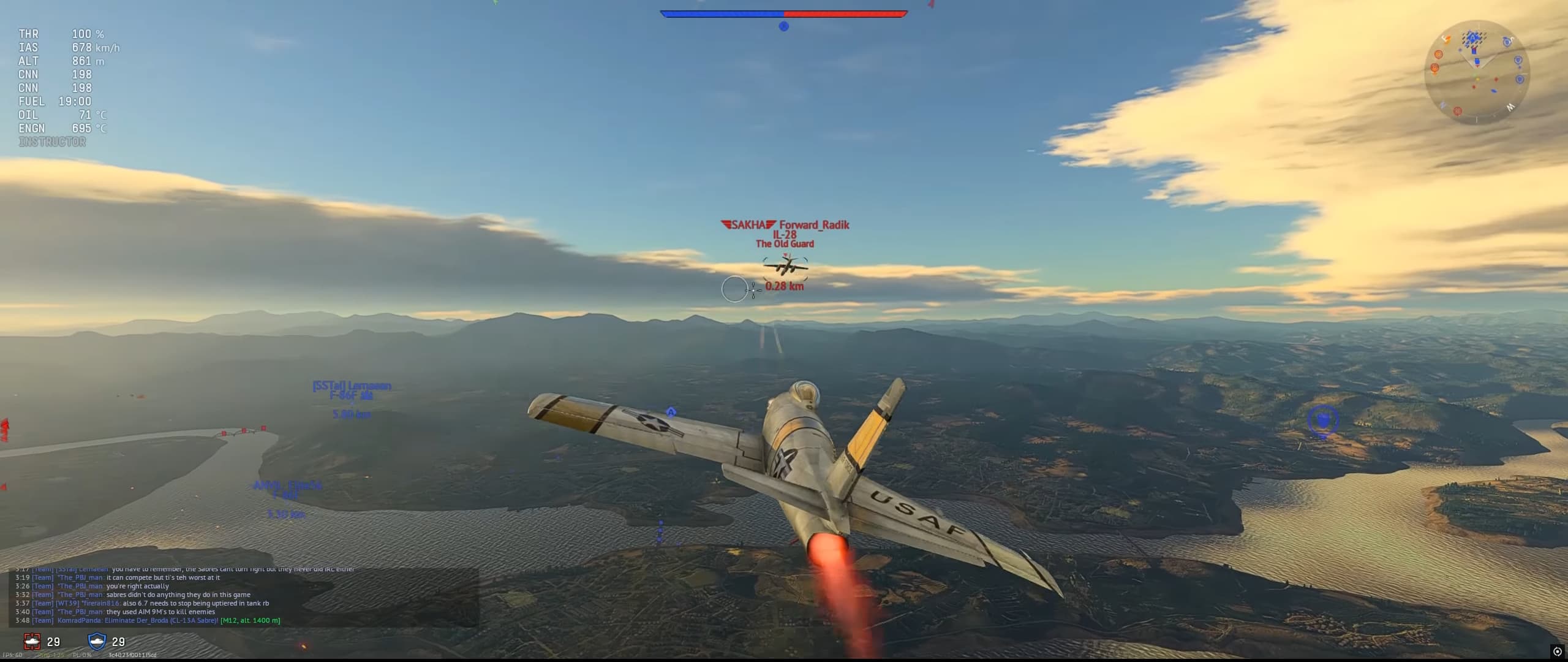
Task: Click the red enemy tank counter icon
Action: (x=32, y=641)
